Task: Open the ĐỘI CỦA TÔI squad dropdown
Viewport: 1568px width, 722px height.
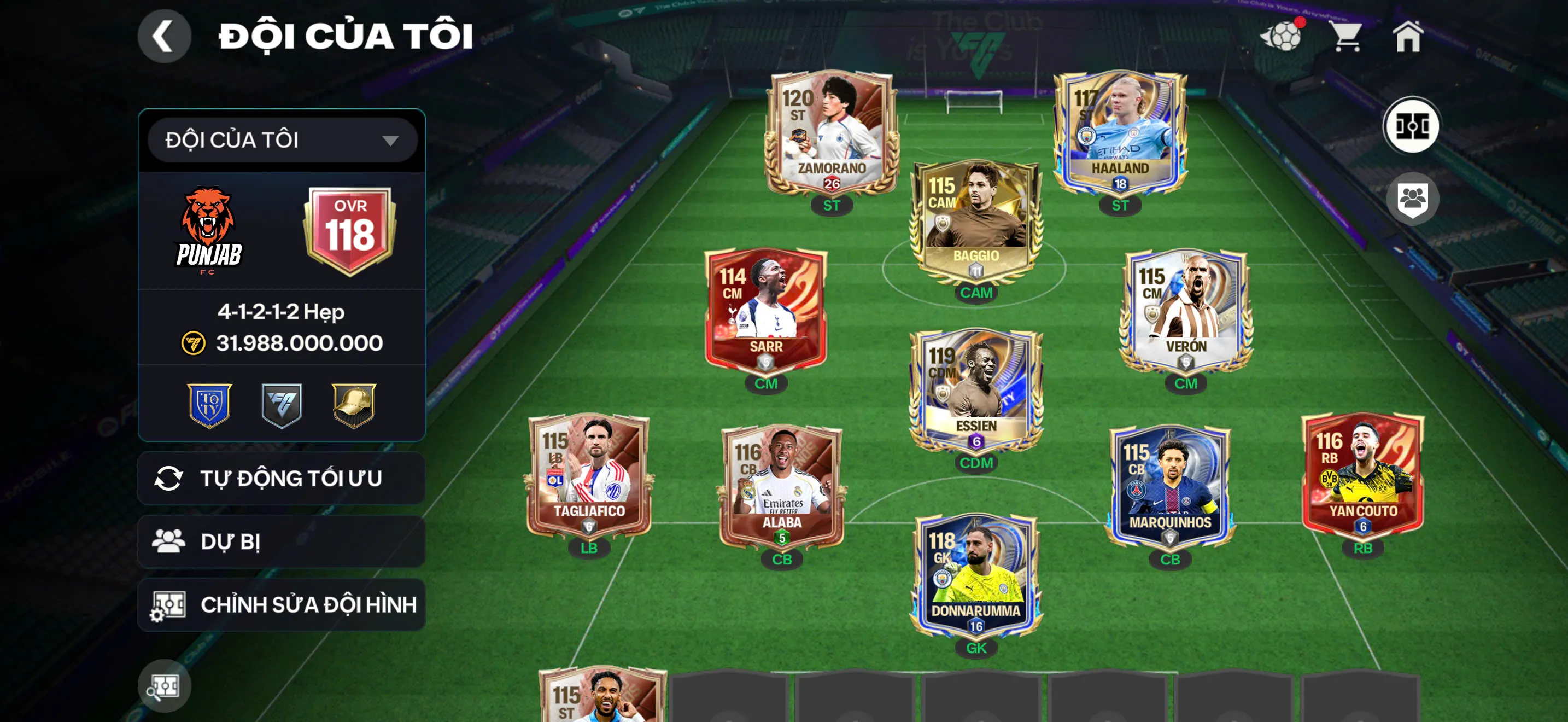Action: coord(283,140)
